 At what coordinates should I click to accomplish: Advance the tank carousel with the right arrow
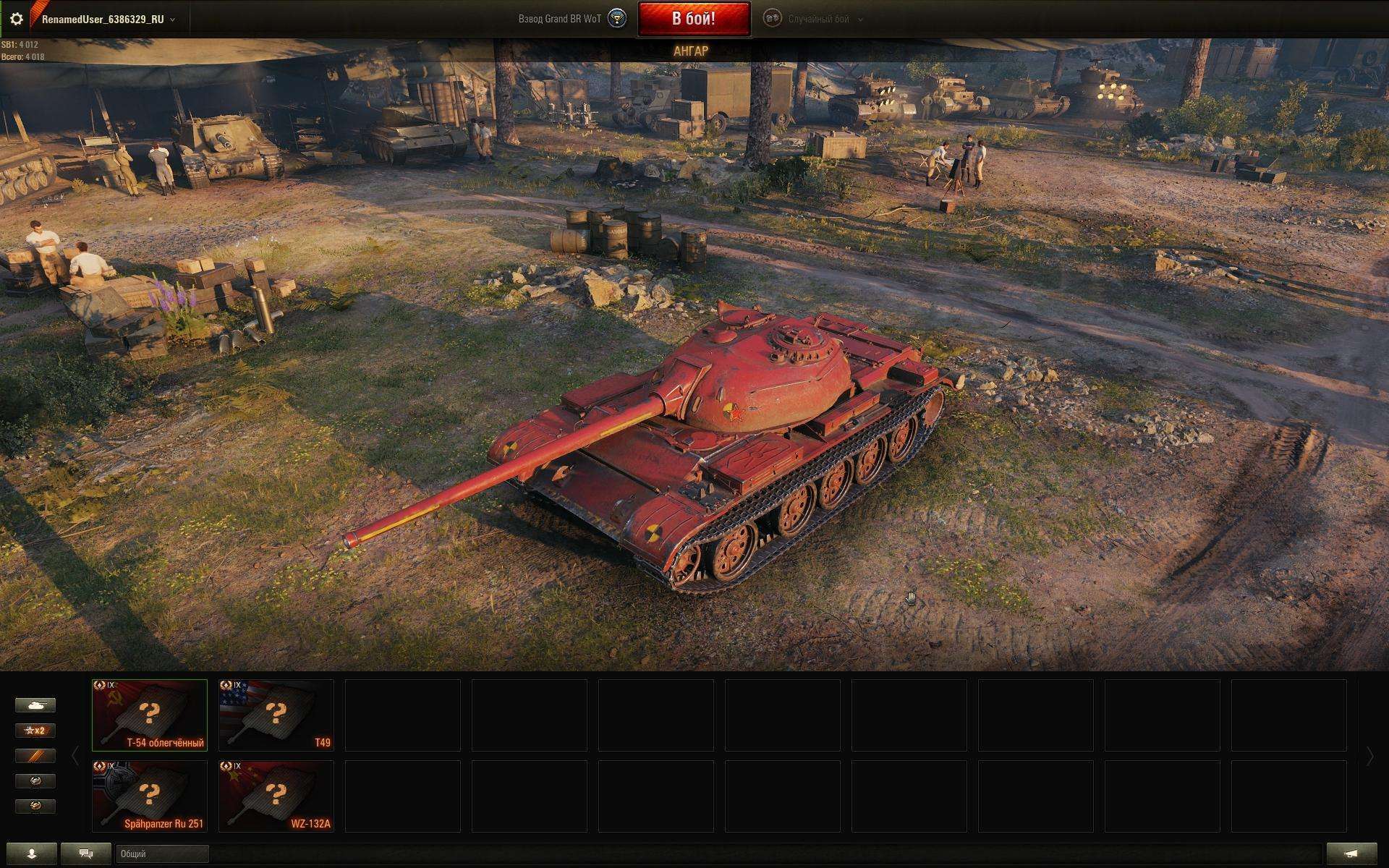[x=1369, y=757]
